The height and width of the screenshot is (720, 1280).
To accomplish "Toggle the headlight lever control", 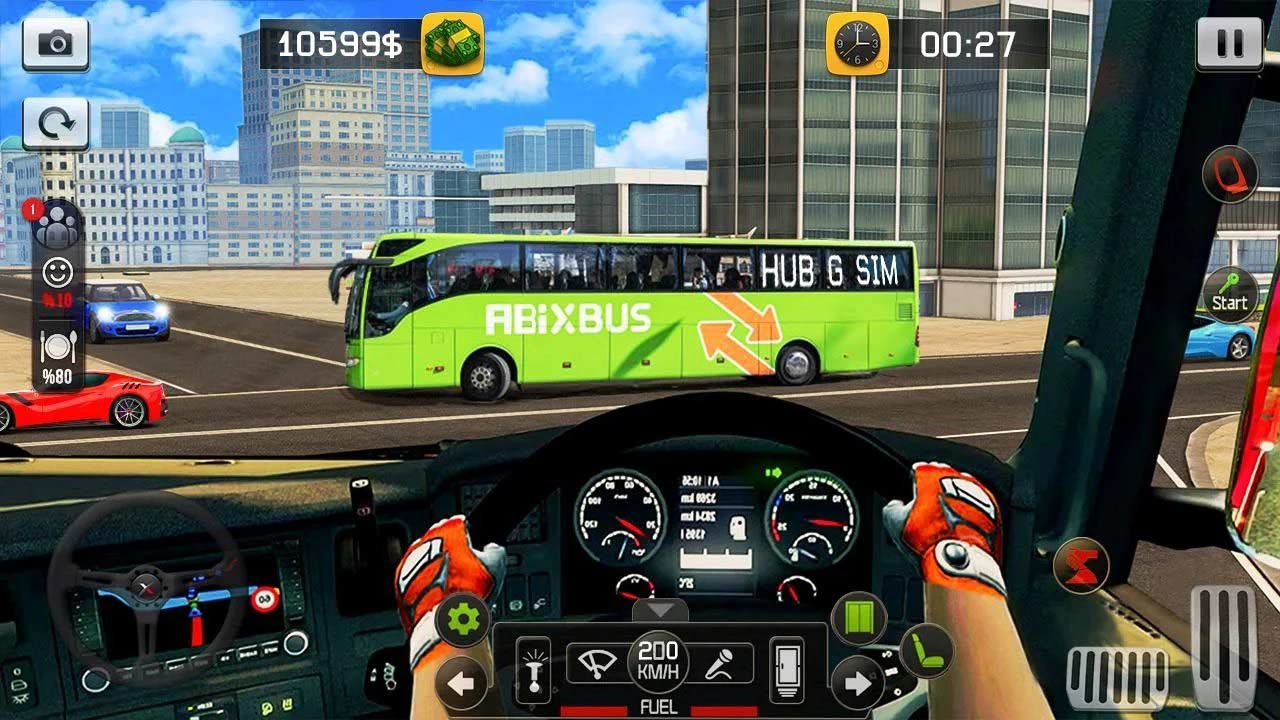I will (533, 668).
